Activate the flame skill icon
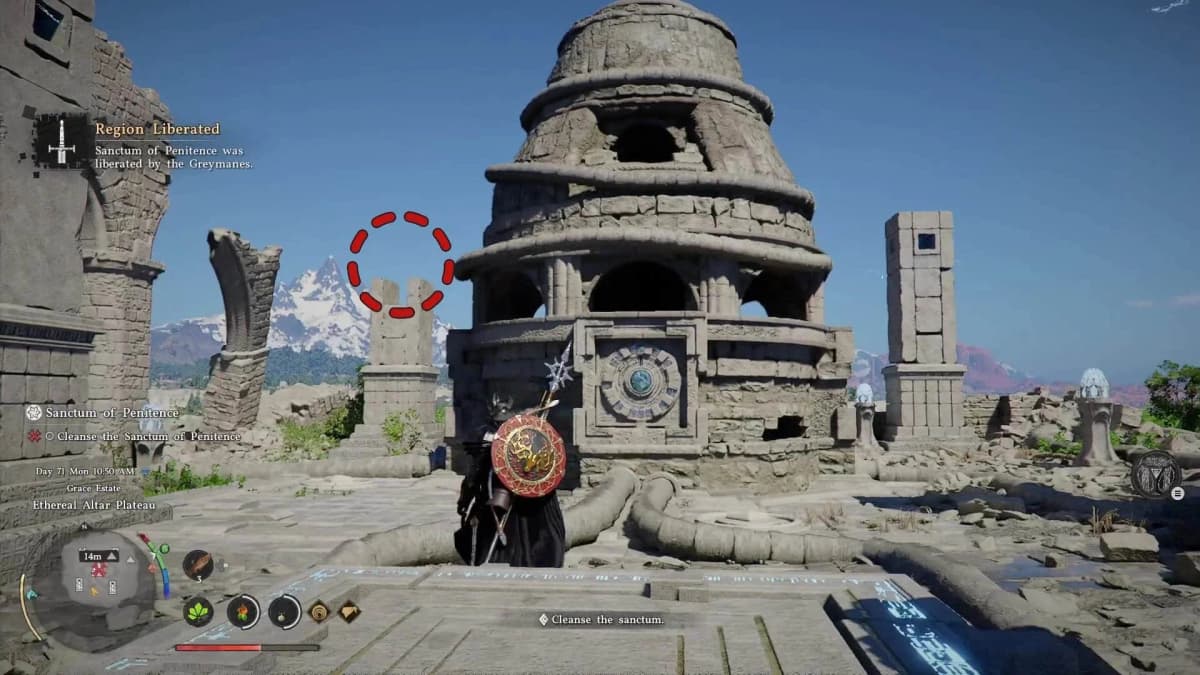The width and height of the screenshot is (1200, 675). (243, 611)
